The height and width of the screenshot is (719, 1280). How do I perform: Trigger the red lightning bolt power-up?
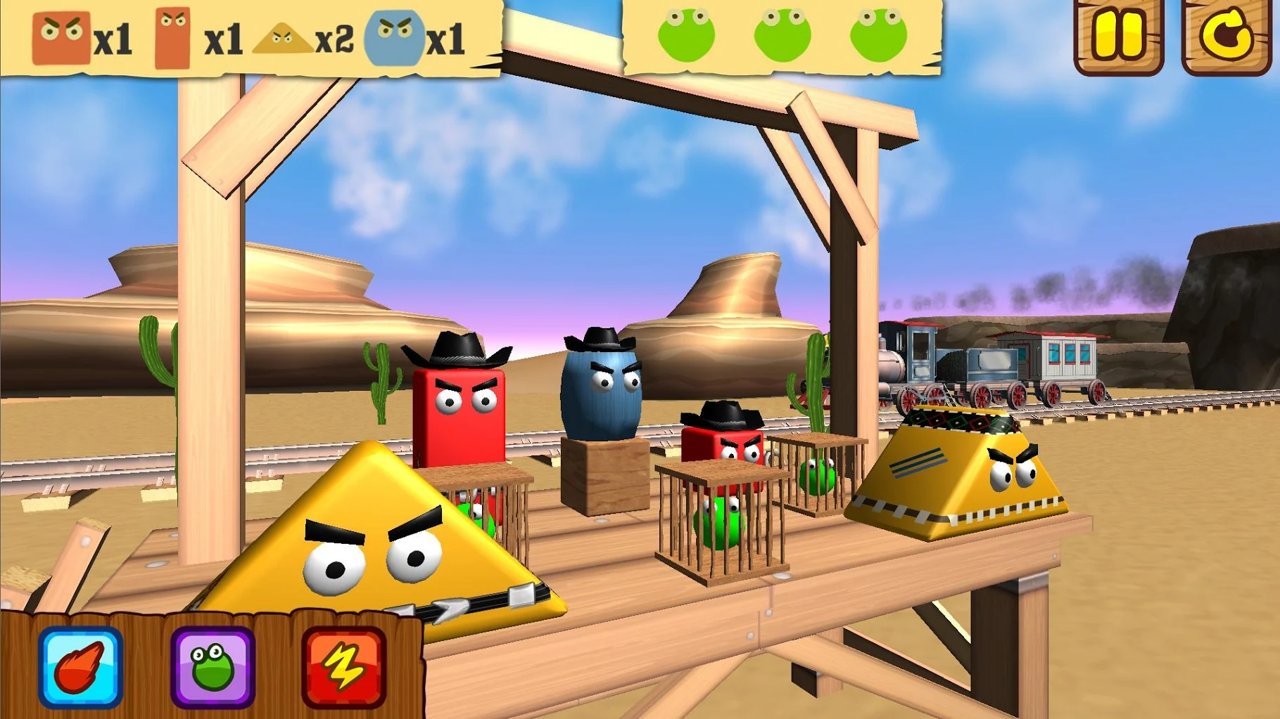[344, 667]
